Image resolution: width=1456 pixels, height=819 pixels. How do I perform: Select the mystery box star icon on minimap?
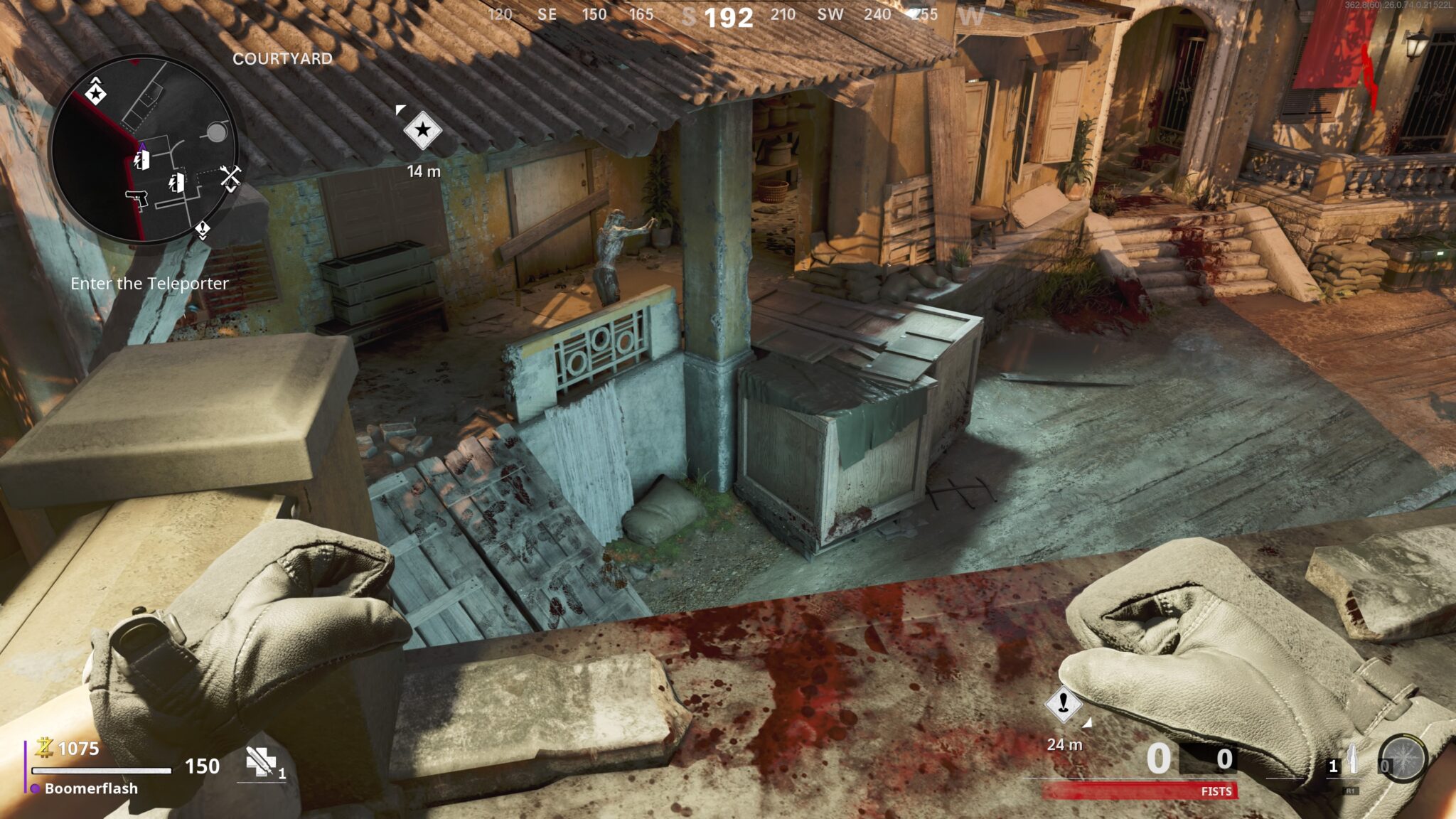point(97,94)
